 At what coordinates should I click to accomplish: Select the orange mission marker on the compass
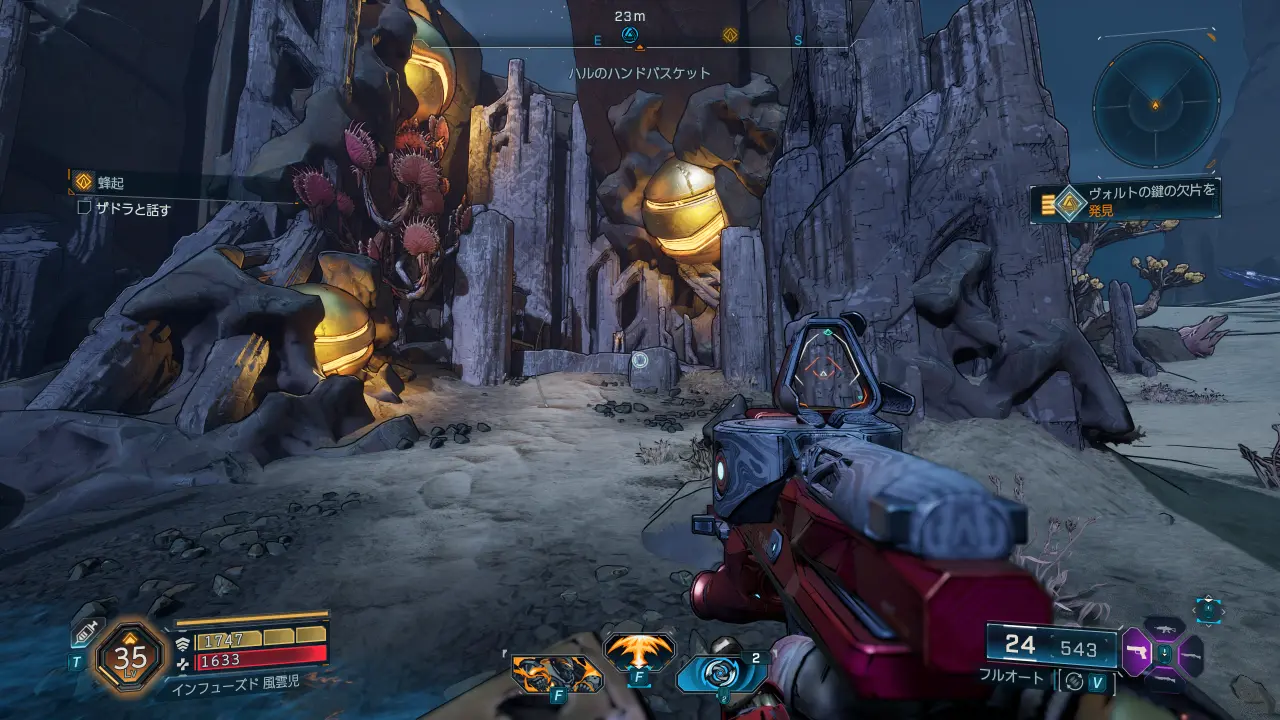pyautogui.click(x=730, y=35)
